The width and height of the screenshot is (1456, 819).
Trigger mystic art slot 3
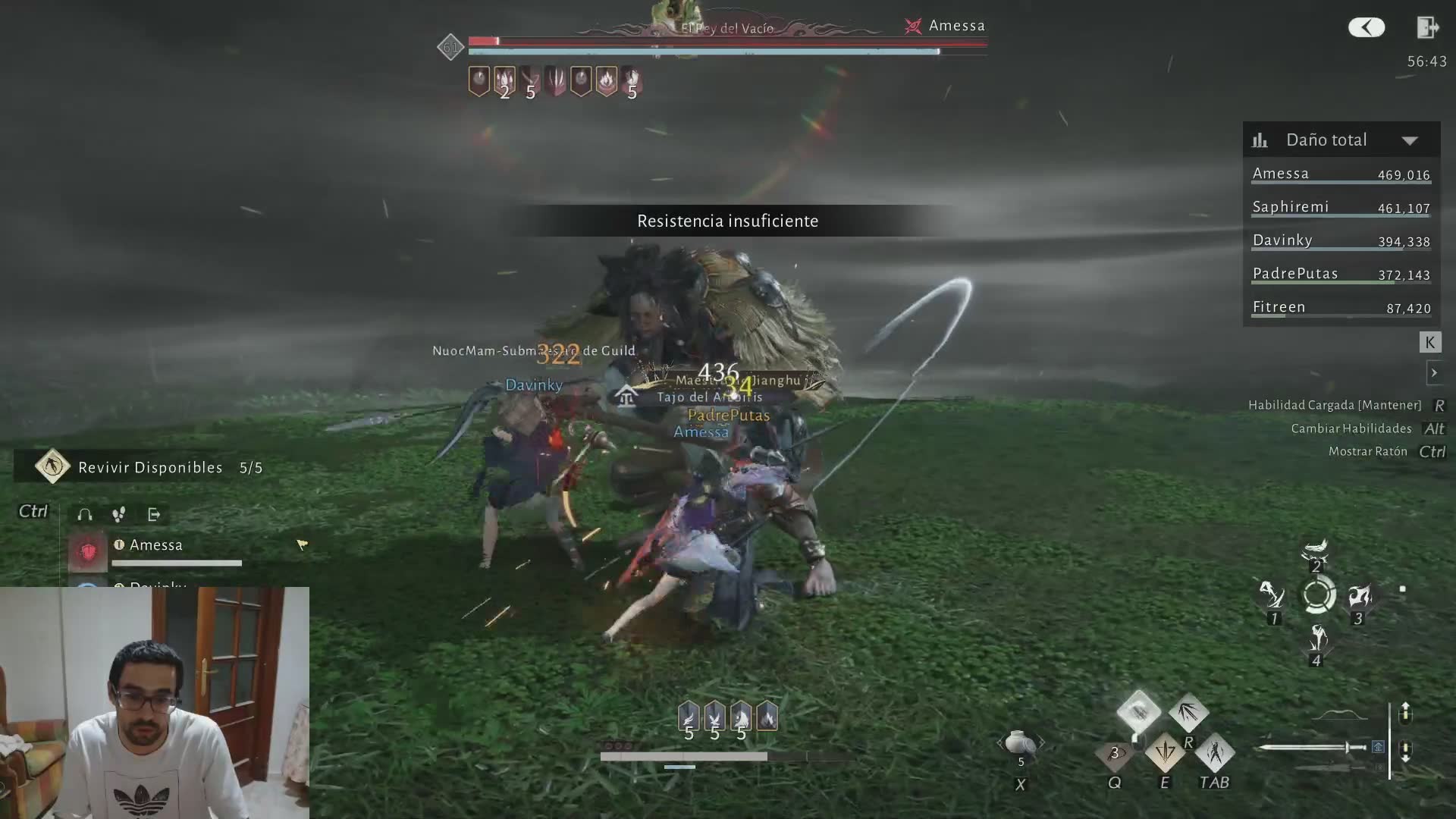click(1358, 596)
